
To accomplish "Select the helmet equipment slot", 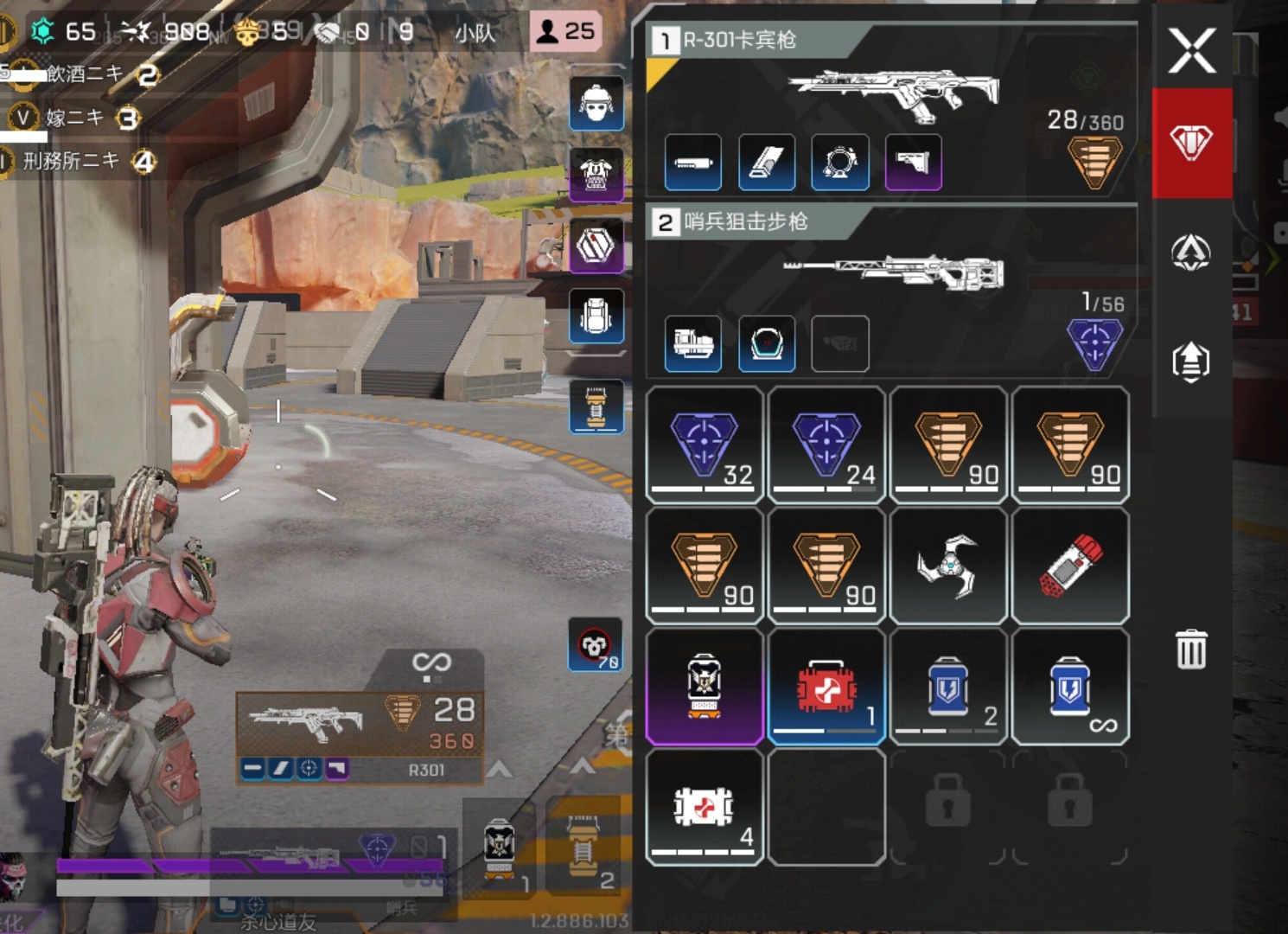I will pyautogui.click(x=596, y=104).
